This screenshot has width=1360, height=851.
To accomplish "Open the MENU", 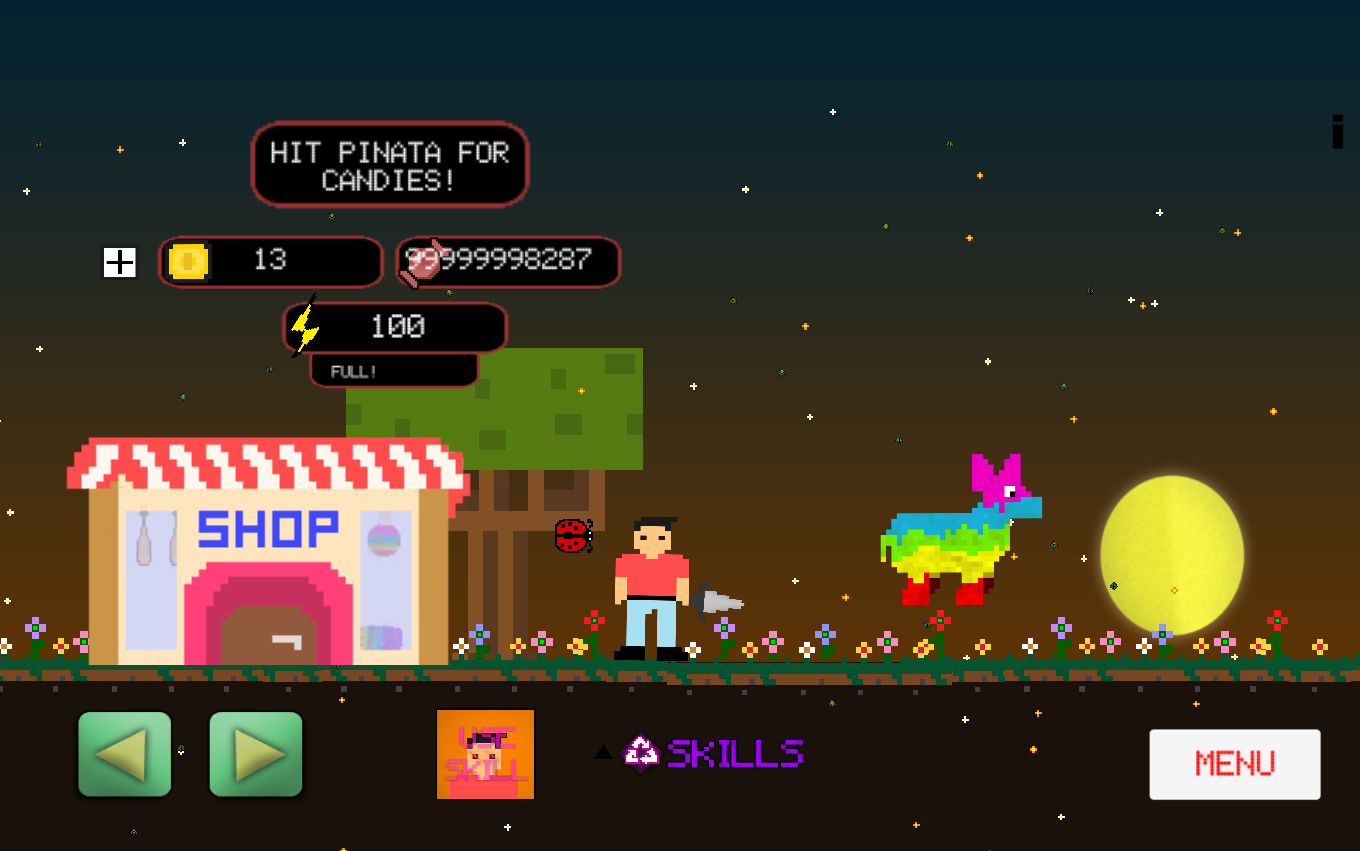I will [x=1234, y=764].
